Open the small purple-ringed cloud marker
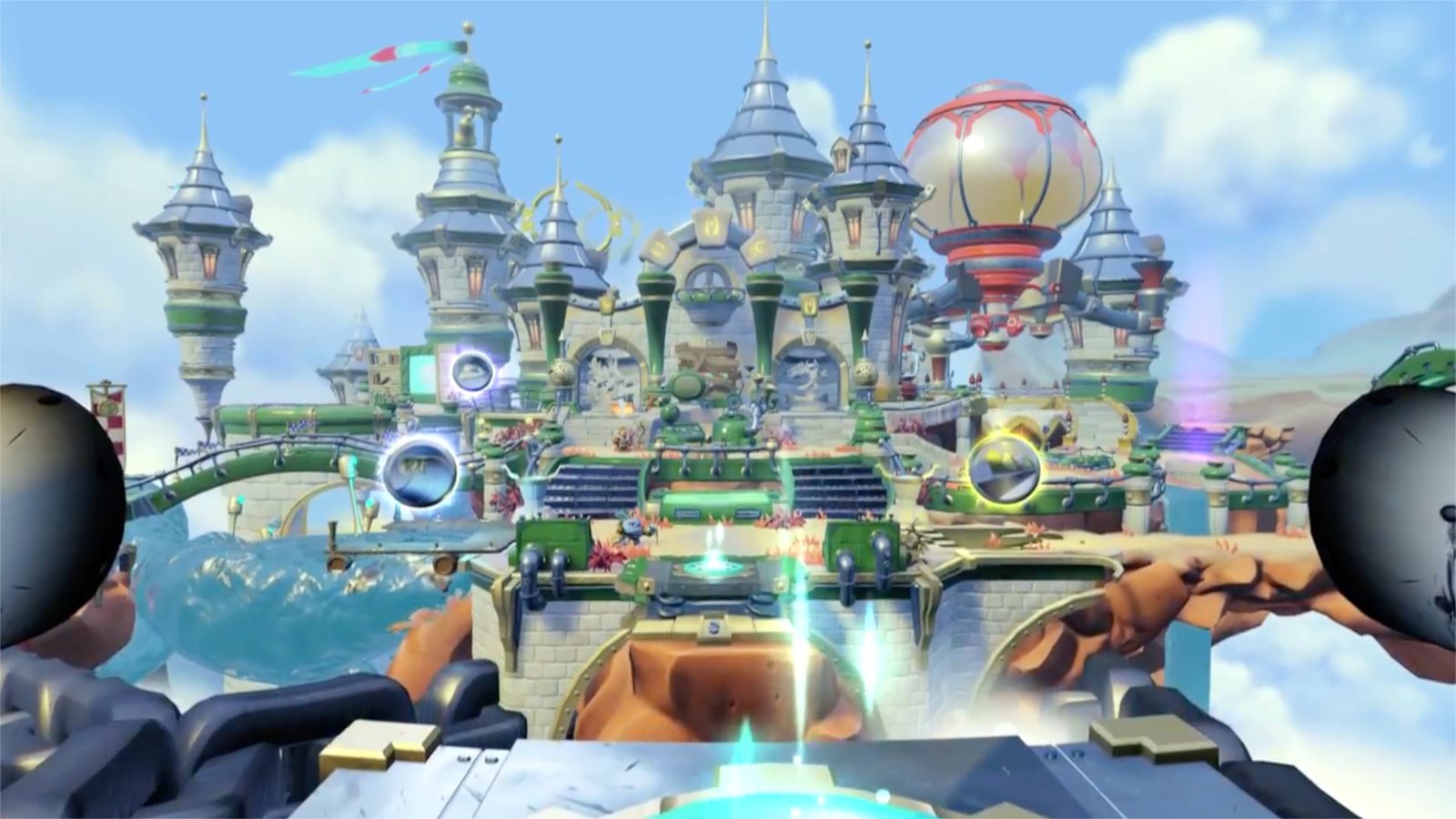 [473, 370]
